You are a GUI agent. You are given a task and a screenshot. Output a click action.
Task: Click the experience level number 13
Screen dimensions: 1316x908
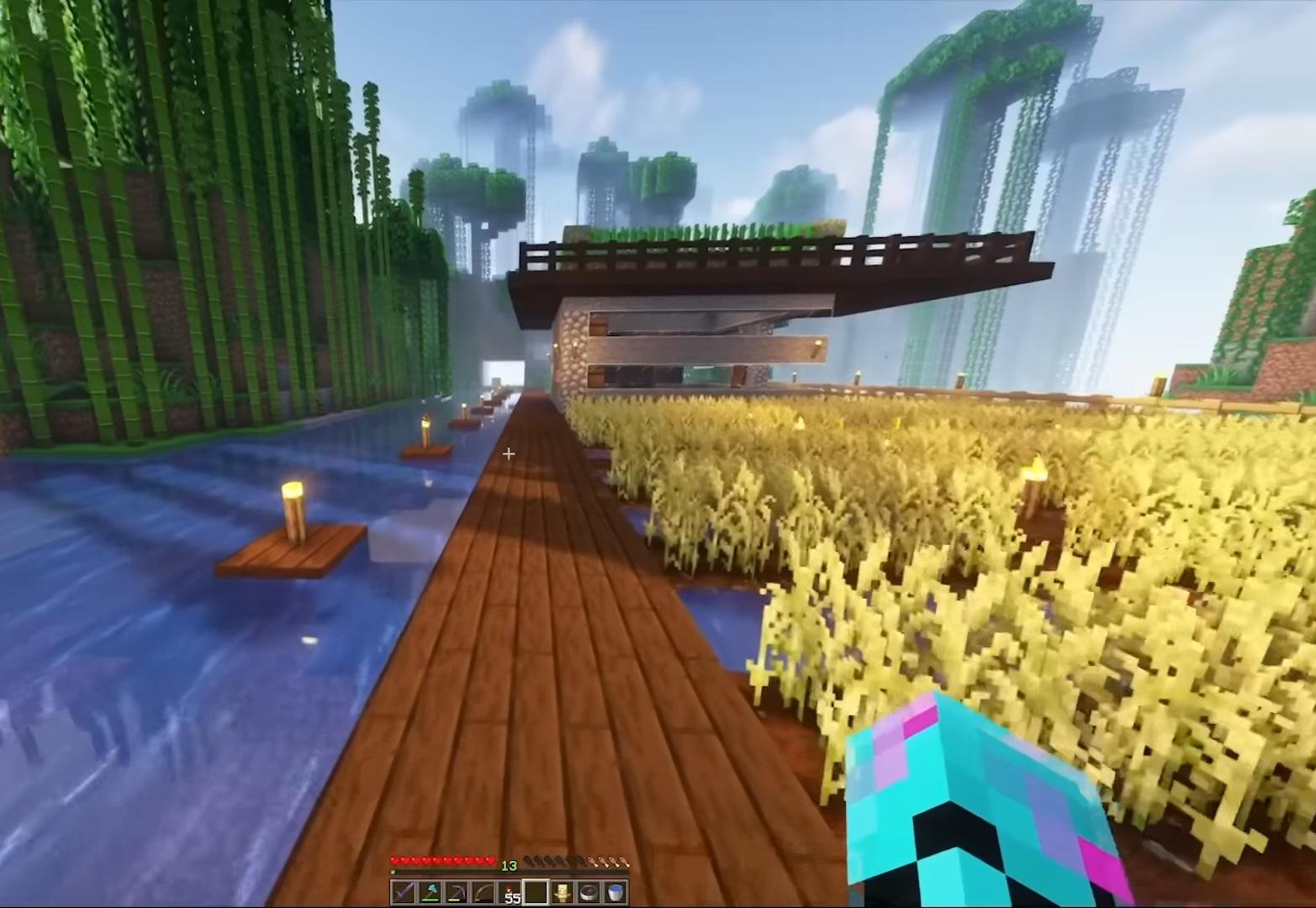510,866
